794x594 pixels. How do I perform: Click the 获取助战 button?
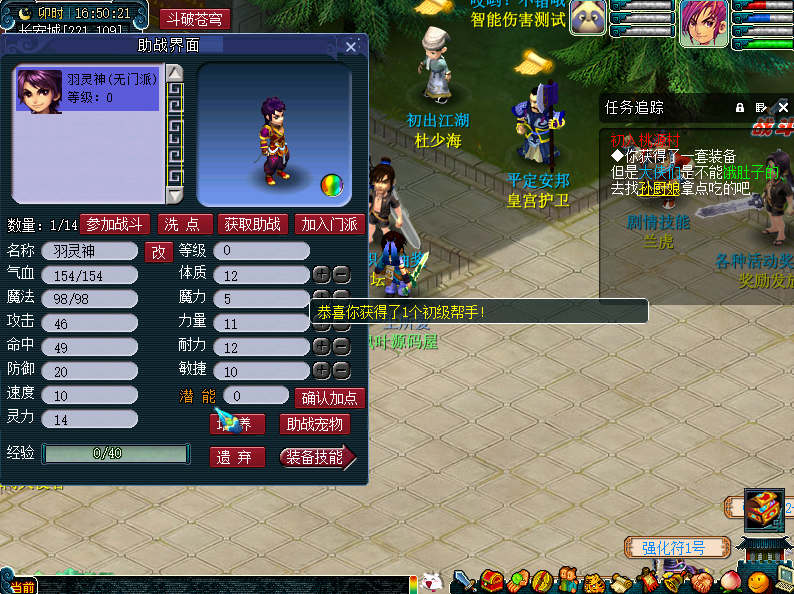click(252, 225)
